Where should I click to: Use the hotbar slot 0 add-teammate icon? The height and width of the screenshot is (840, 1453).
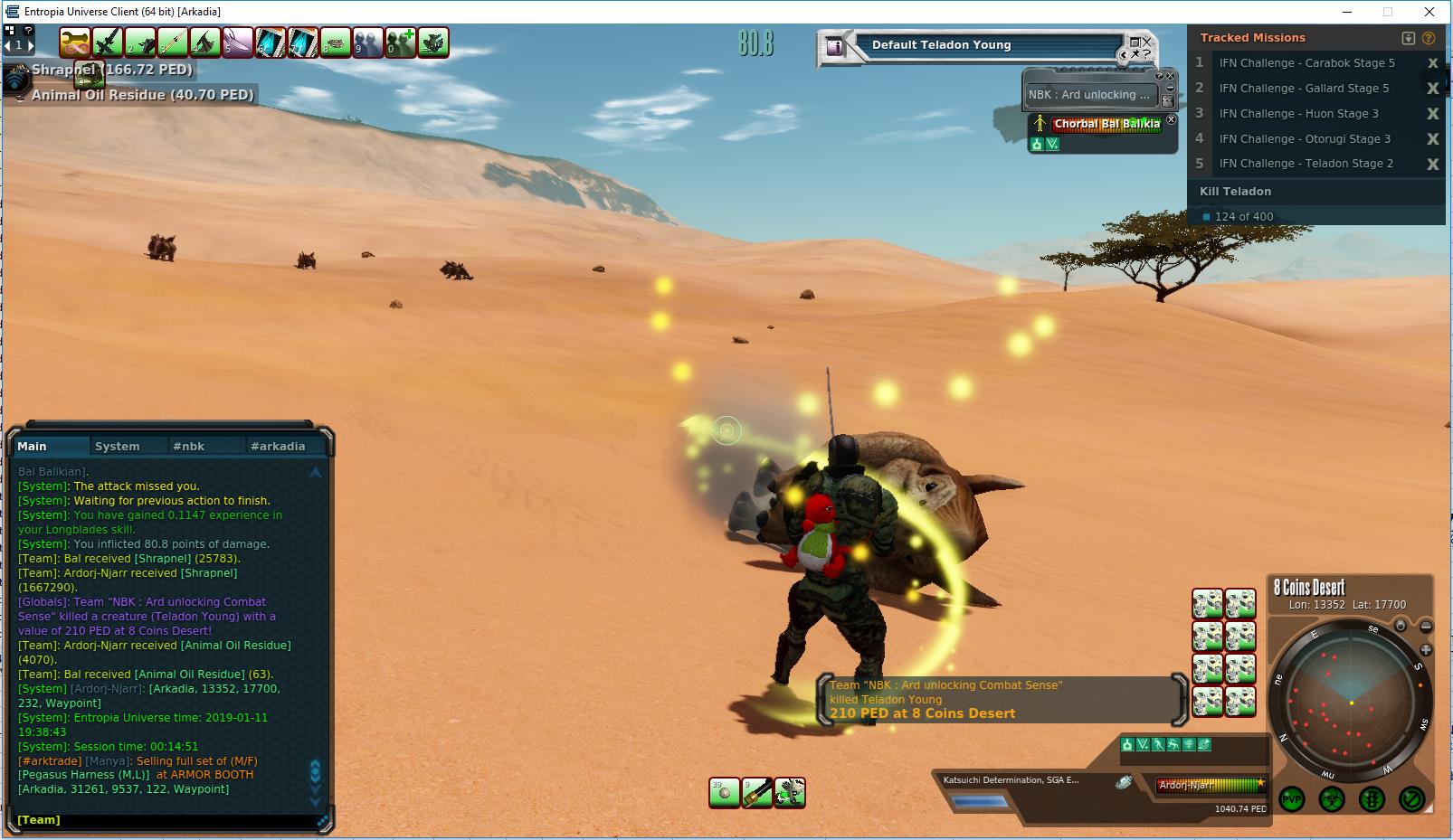point(401,42)
